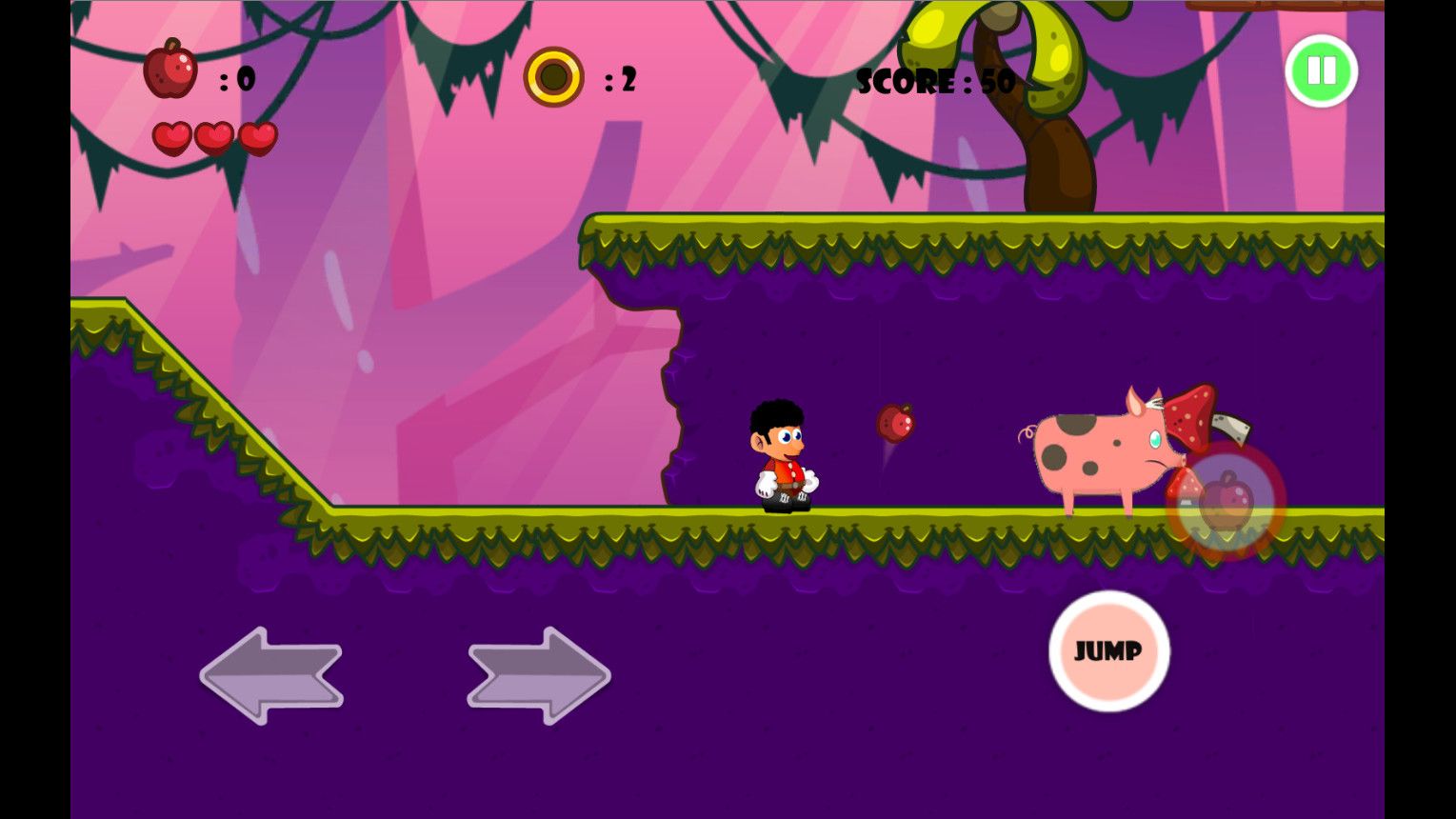Image resolution: width=1456 pixels, height=819 pixels.
Task: Pause the game with the green button
Action: pyautogui.click(x=1321, y=71)
